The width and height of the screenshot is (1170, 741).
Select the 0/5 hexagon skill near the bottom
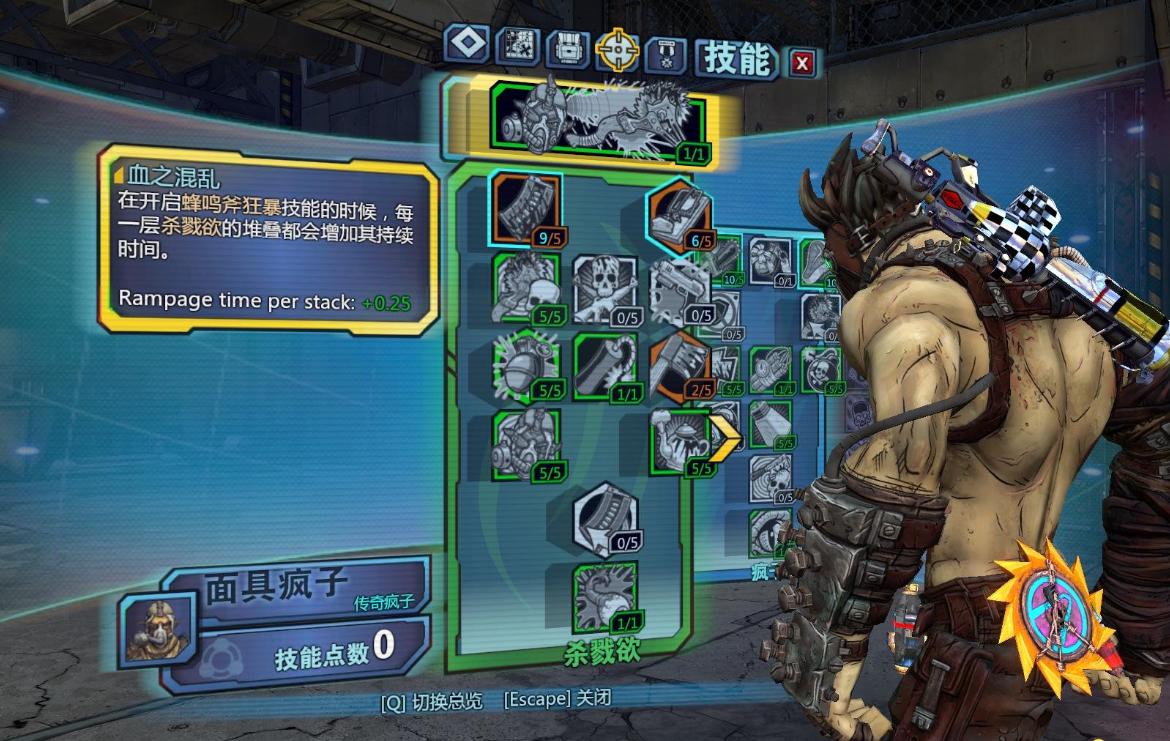[x=605, y=517]
